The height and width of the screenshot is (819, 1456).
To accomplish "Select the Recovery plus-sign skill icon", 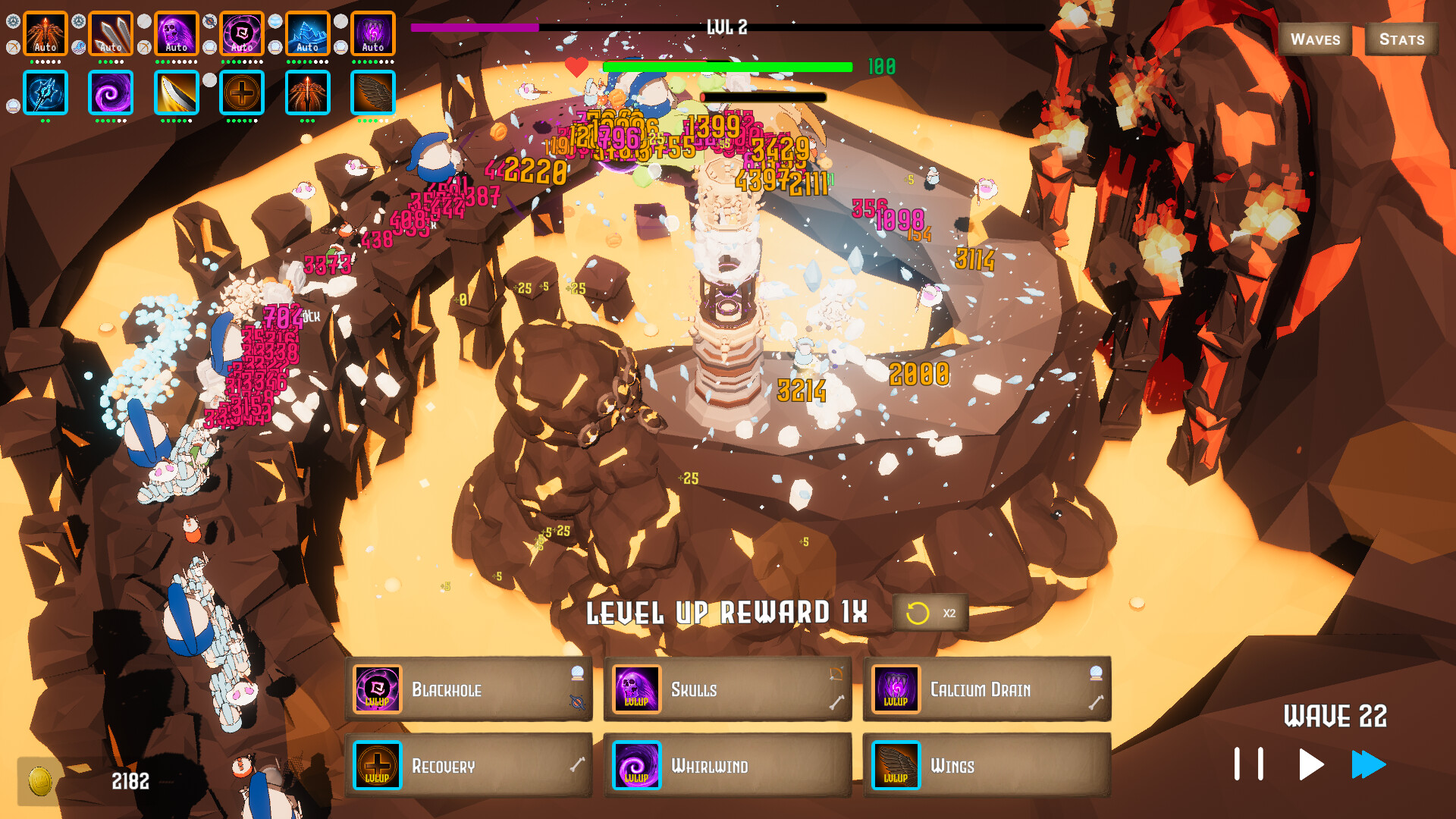I will tap(242, 93).
